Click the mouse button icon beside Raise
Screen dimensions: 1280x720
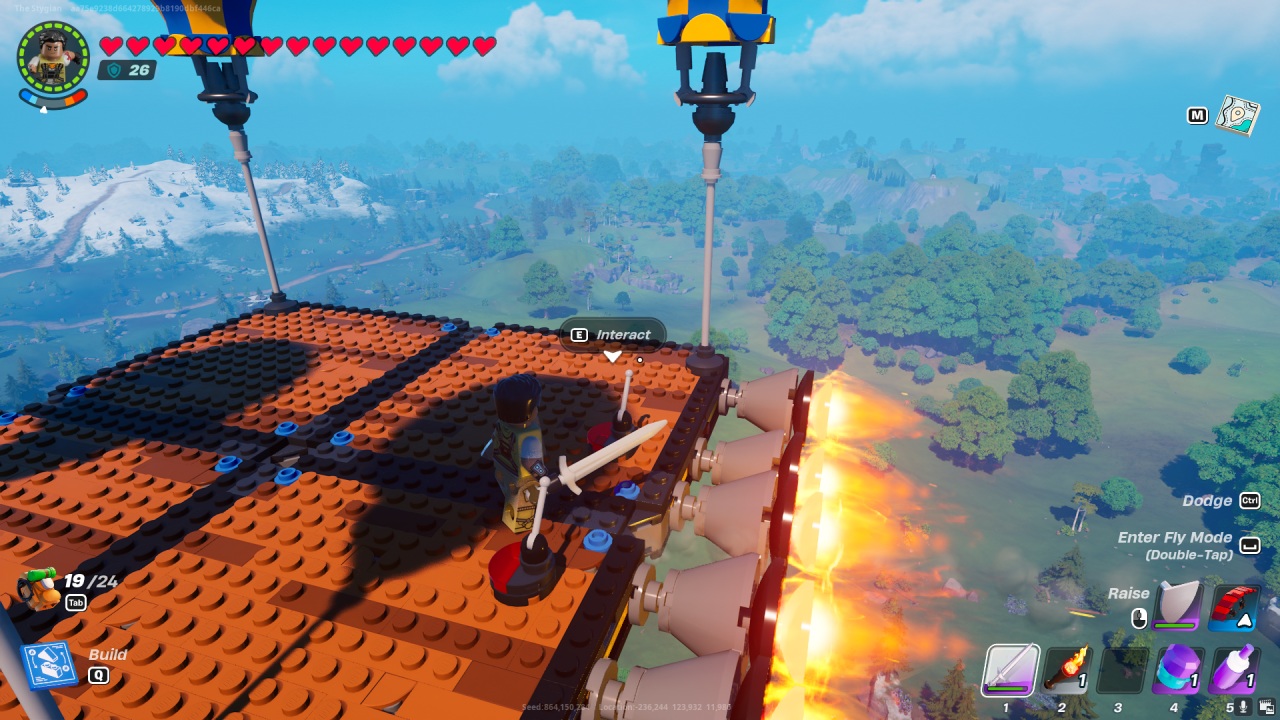1139,617
